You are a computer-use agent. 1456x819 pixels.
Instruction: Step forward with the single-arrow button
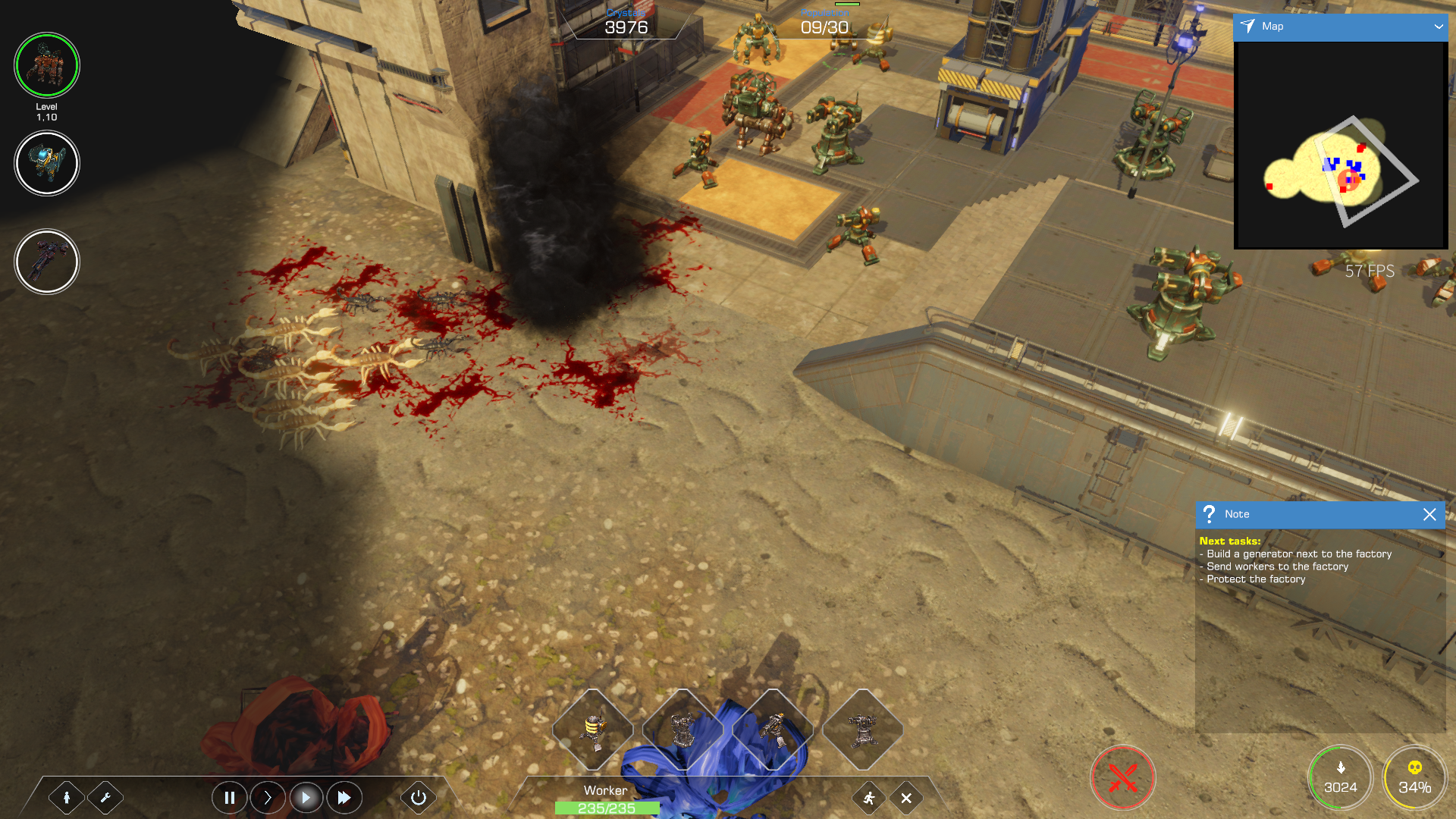coord(268,798)
